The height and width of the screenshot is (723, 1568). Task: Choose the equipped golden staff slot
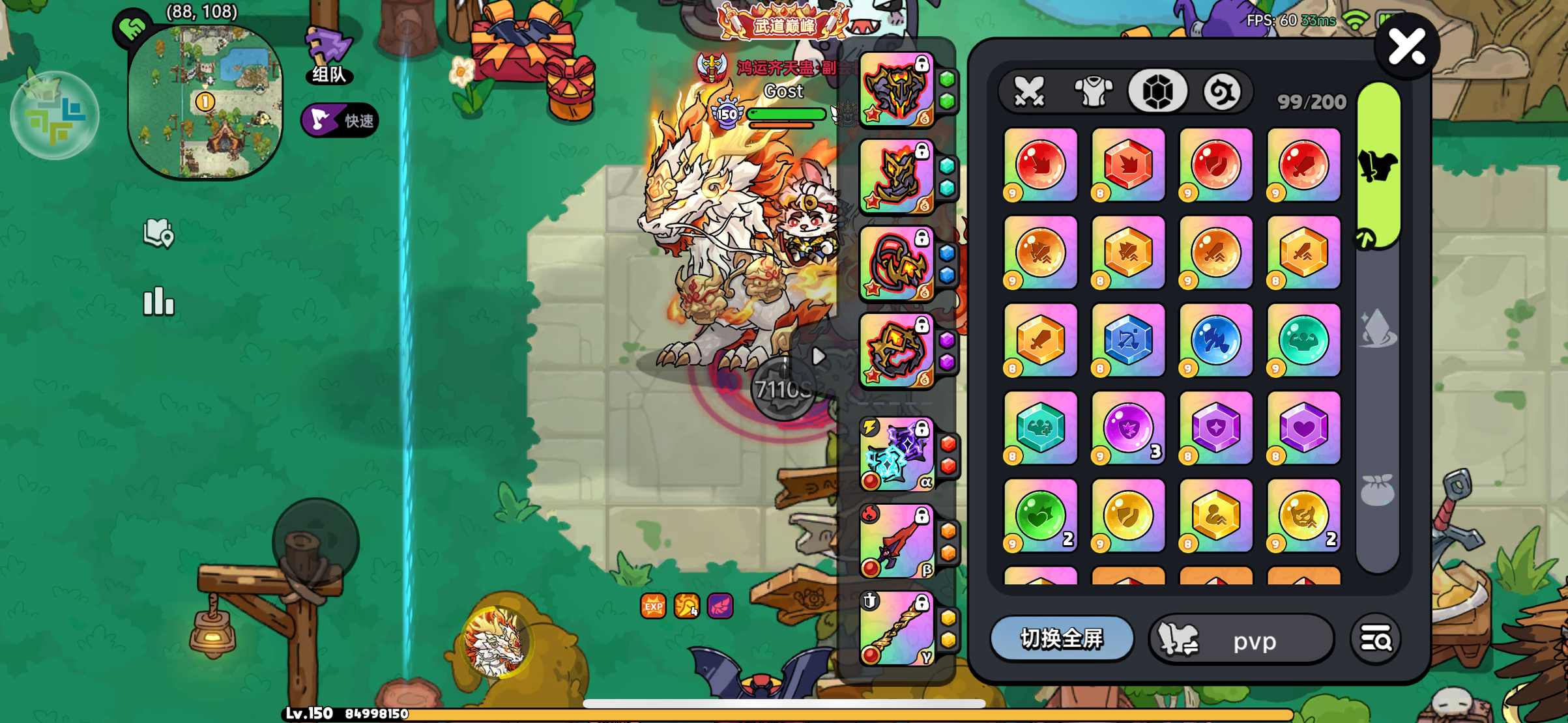[x=897, y=629]
